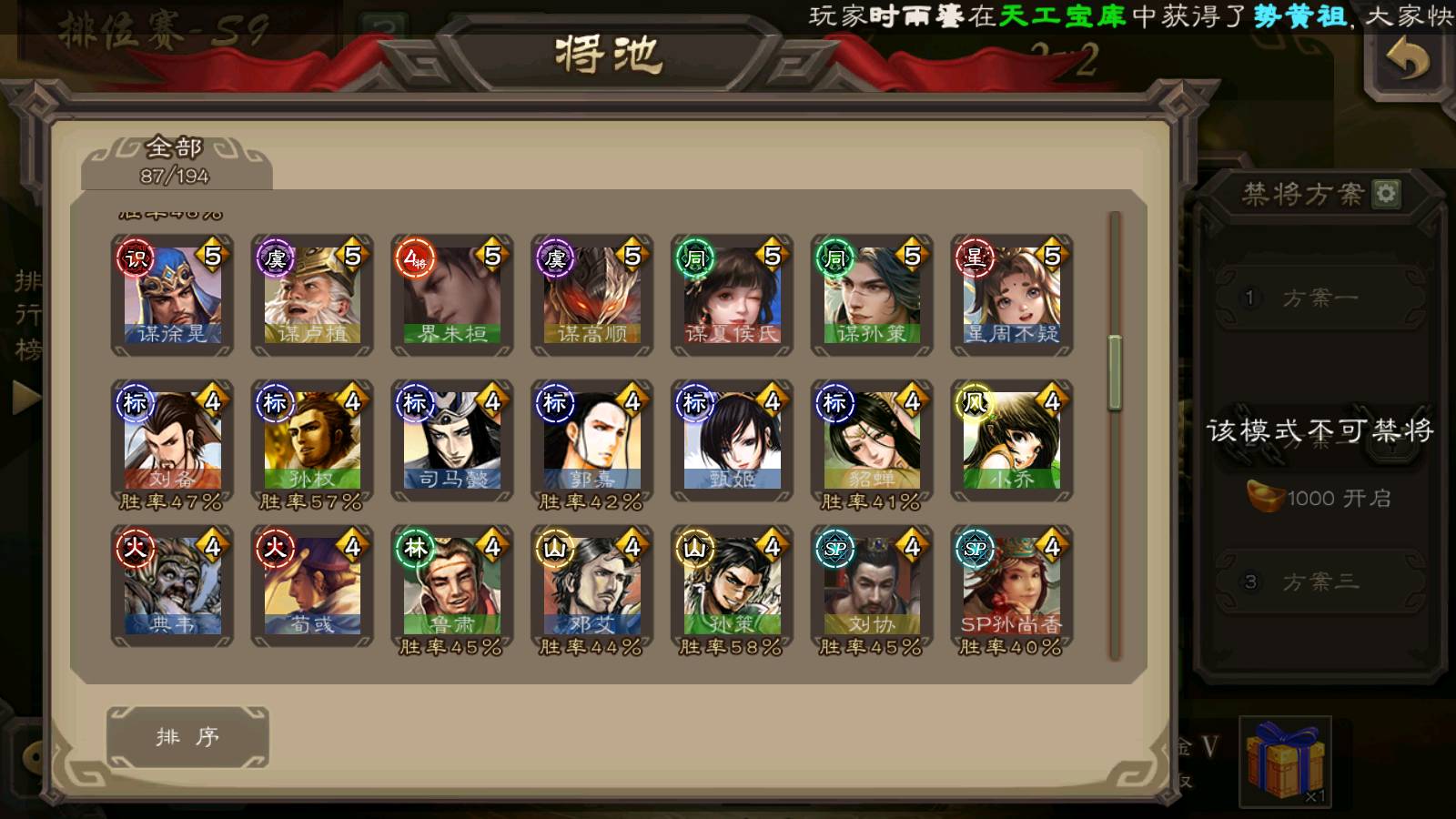Pick the 小乔 general card

1012,440
